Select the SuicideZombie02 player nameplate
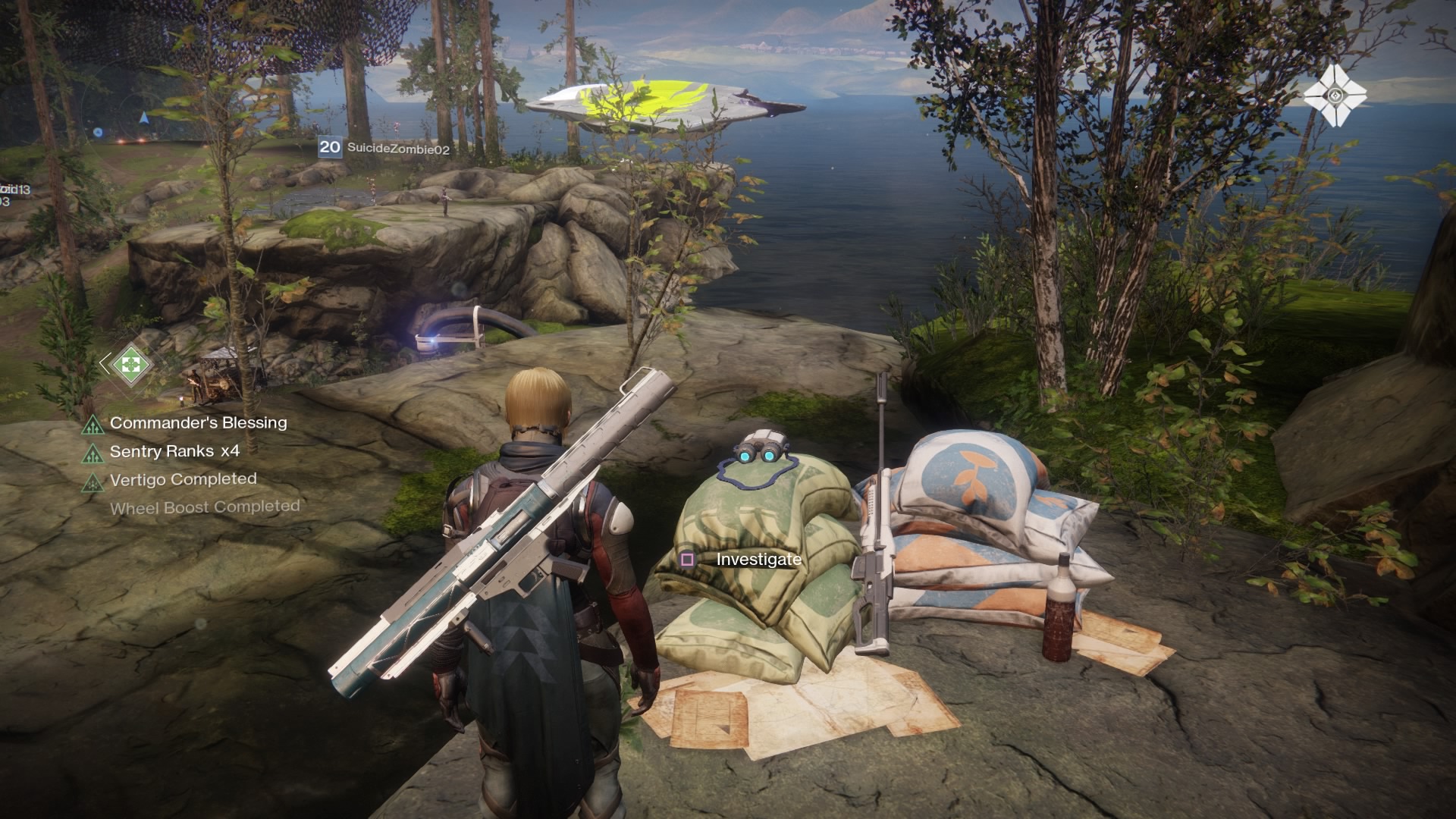Image resolution: width=1456 pixels, height=819 pixels. [385, 148]
